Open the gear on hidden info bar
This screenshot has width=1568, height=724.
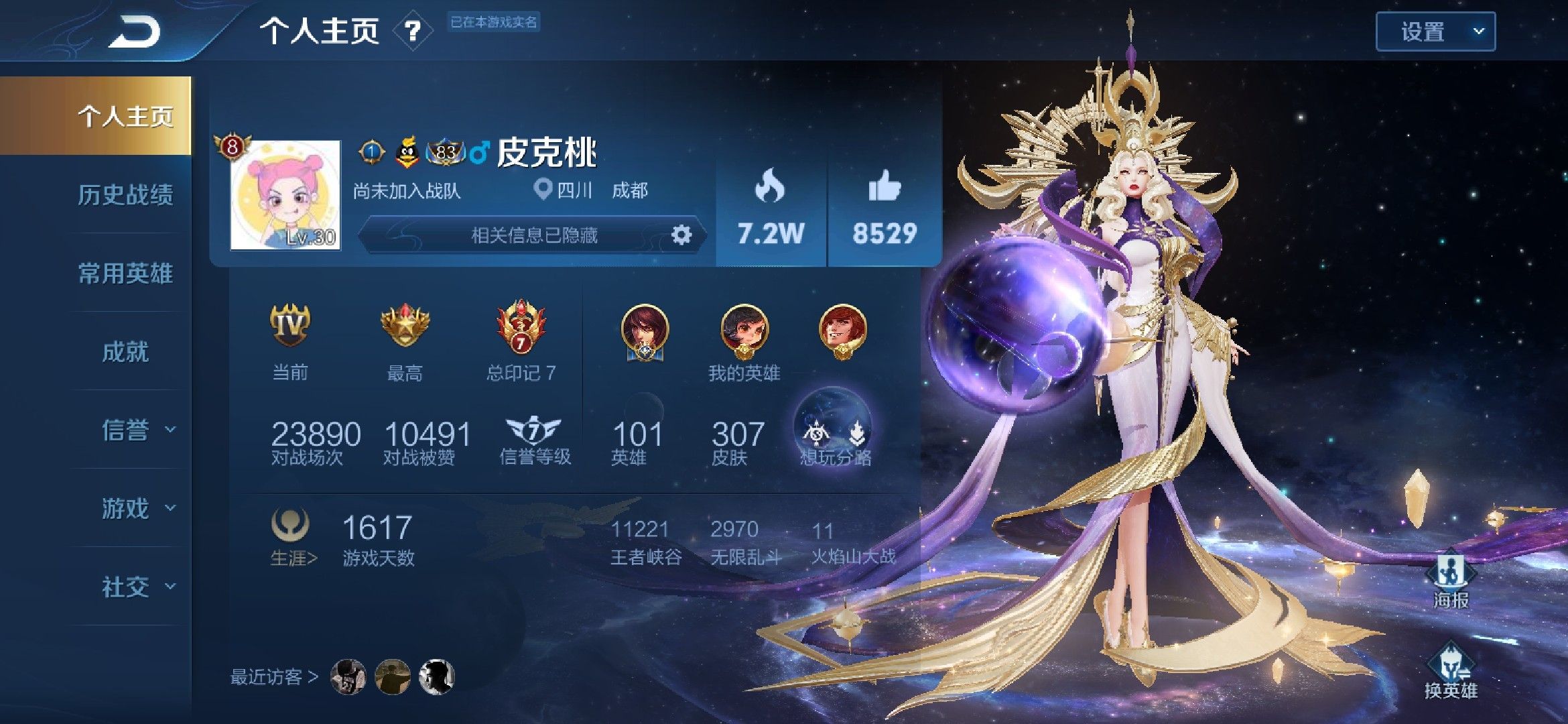coord(681,235)
